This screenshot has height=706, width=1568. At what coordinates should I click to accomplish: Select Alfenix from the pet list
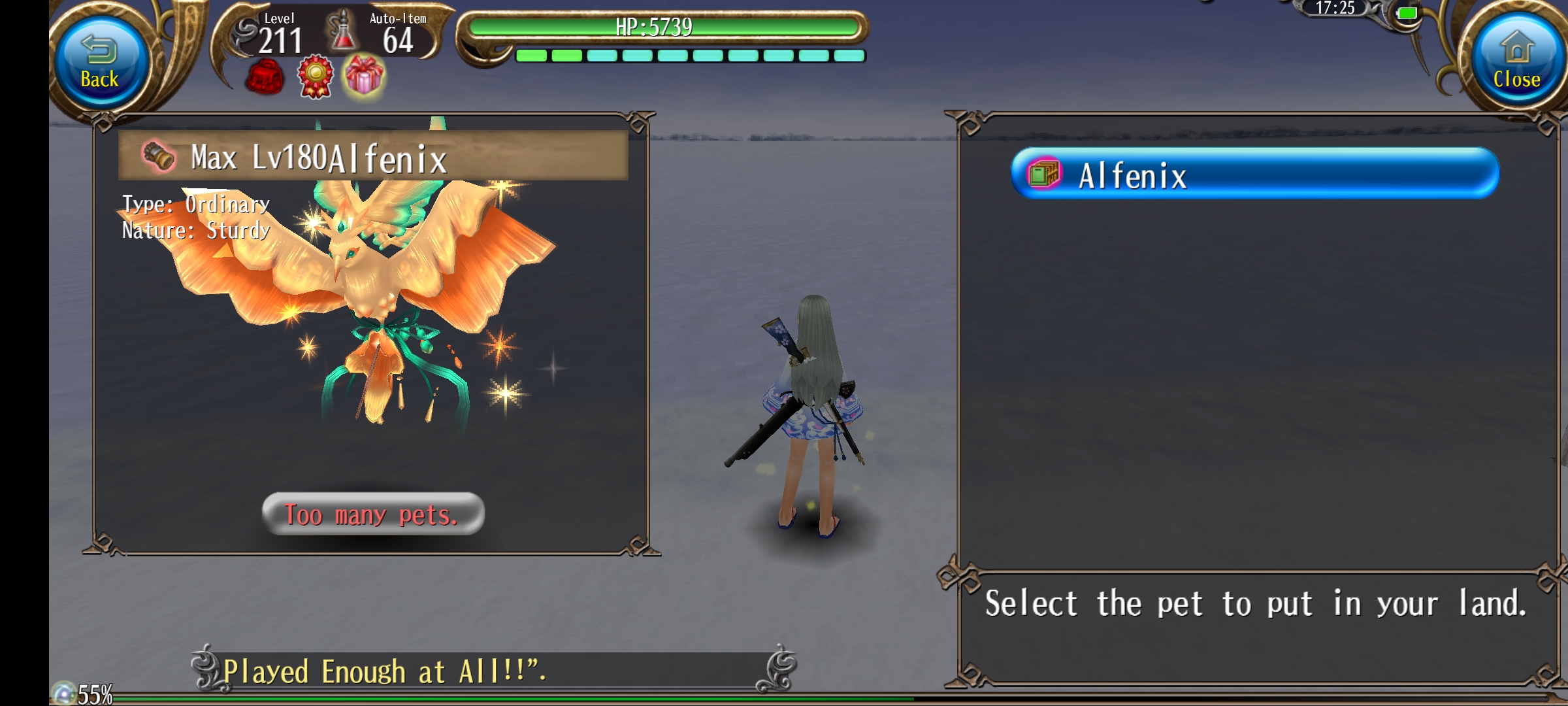click(x=1254, y=174)
